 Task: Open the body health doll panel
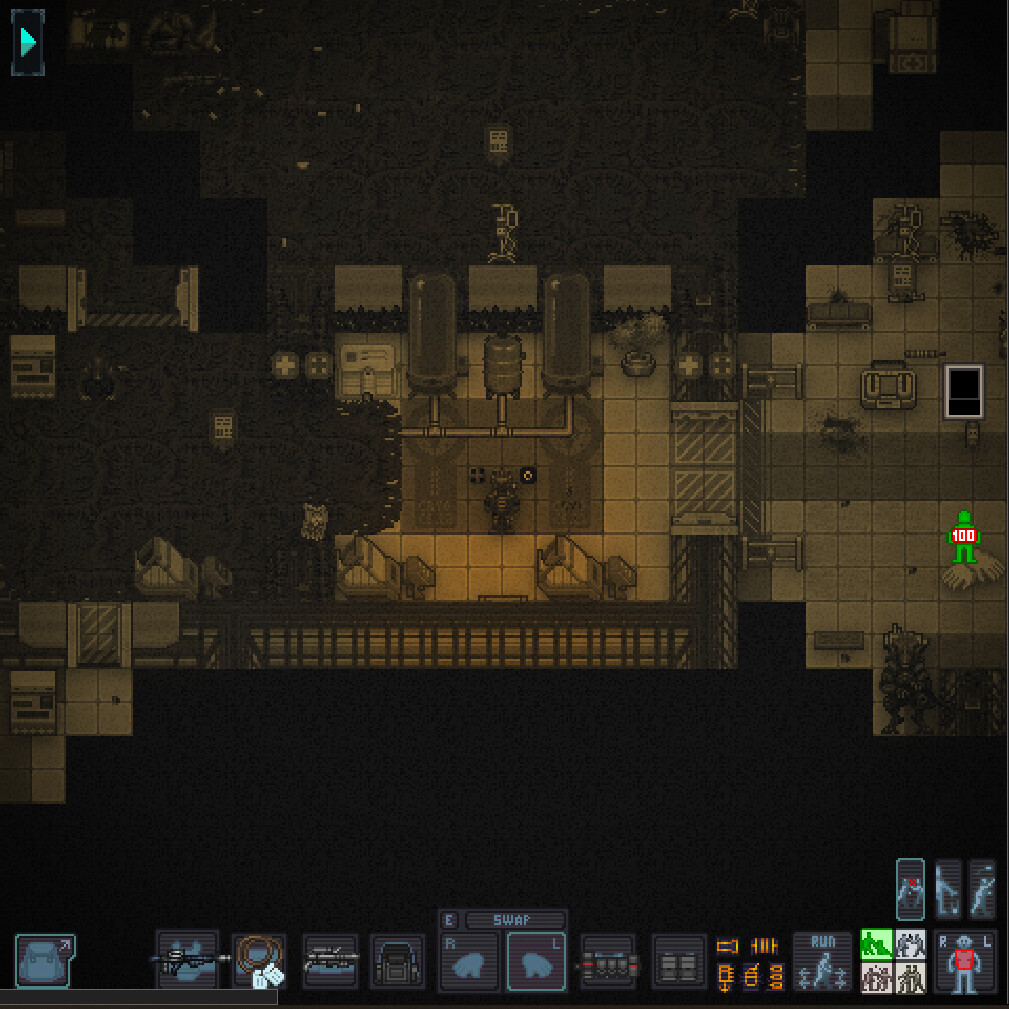965,962
